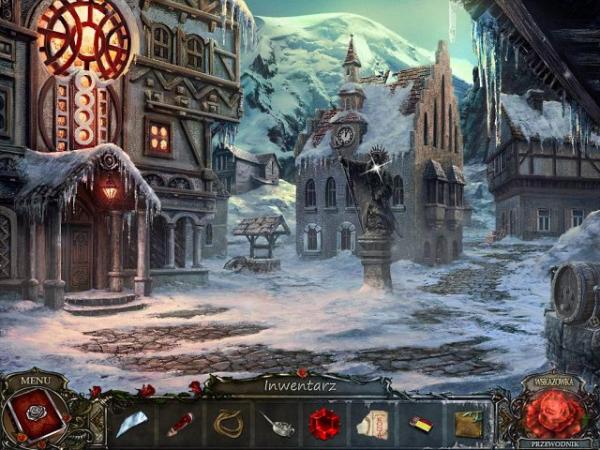Select the red and yellow matchbox item
Image resolution: width=600 pixels, height=450 pixels.
pyautogui.click(x=419, y=424)
